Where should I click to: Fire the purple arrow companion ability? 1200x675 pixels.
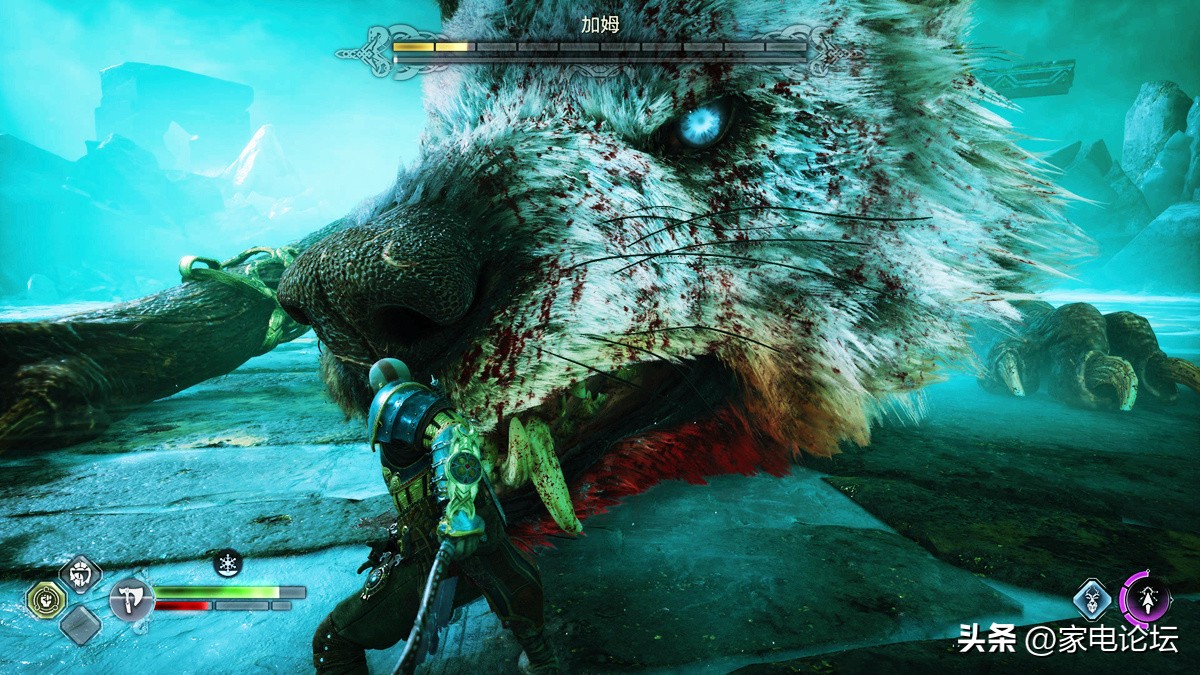(1145, 599)
